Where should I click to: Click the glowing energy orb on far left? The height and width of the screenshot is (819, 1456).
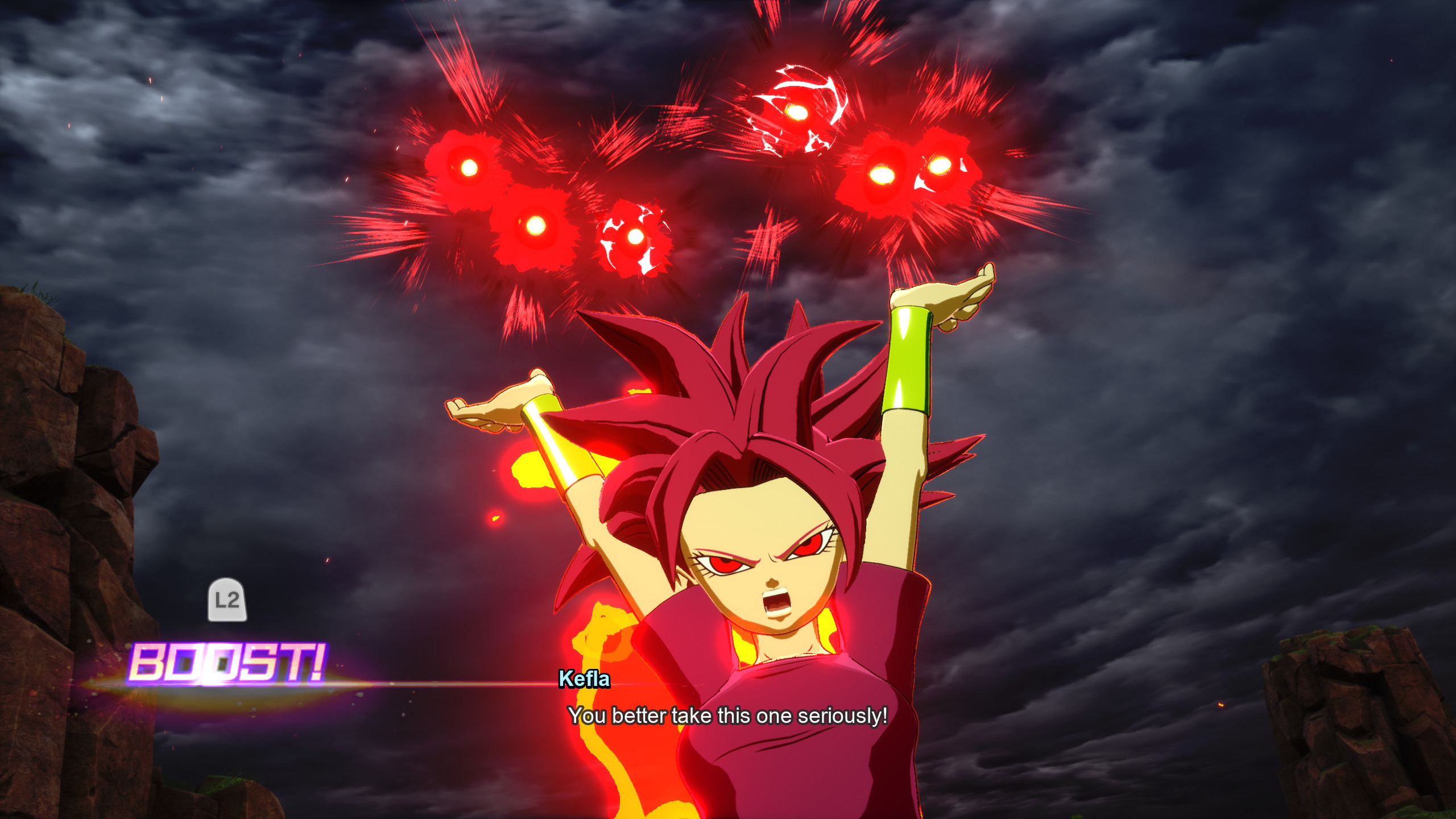pyautogui.click(x=470, y=168)
